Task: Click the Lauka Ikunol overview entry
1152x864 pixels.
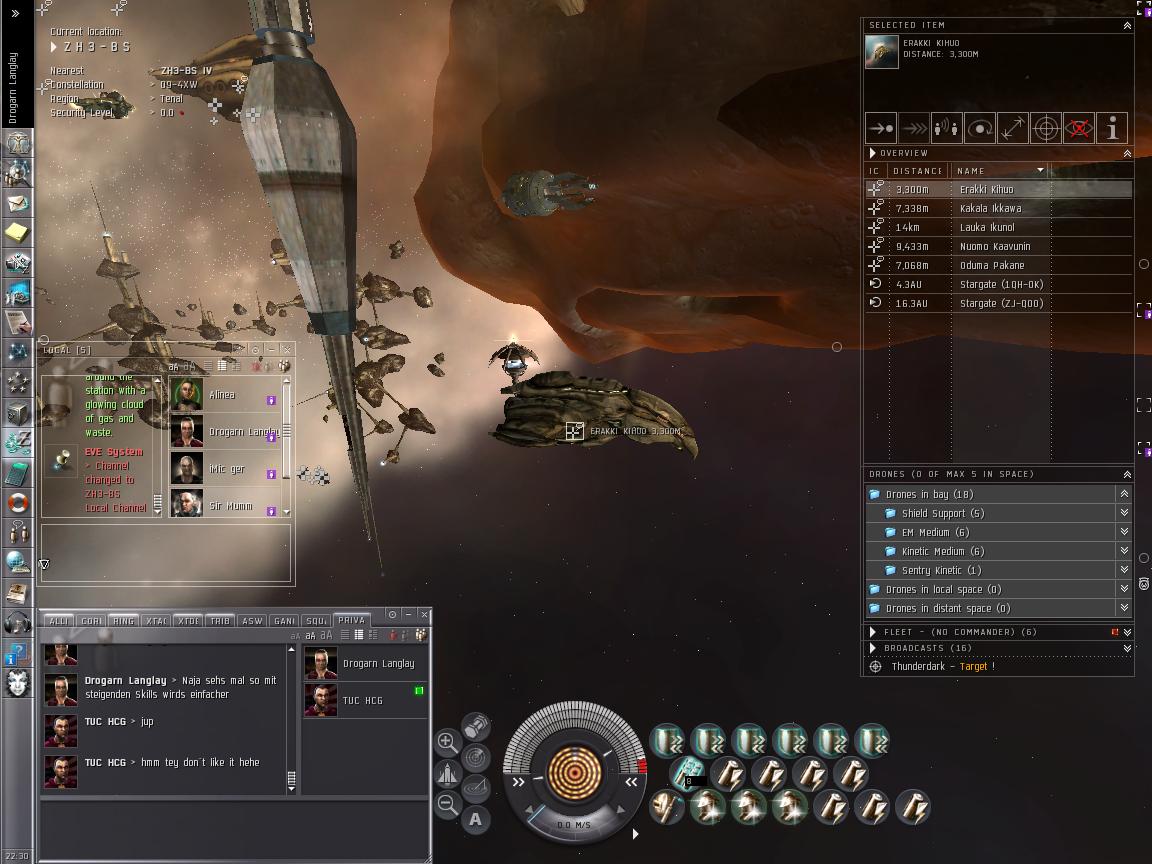Action: (986, 227)
